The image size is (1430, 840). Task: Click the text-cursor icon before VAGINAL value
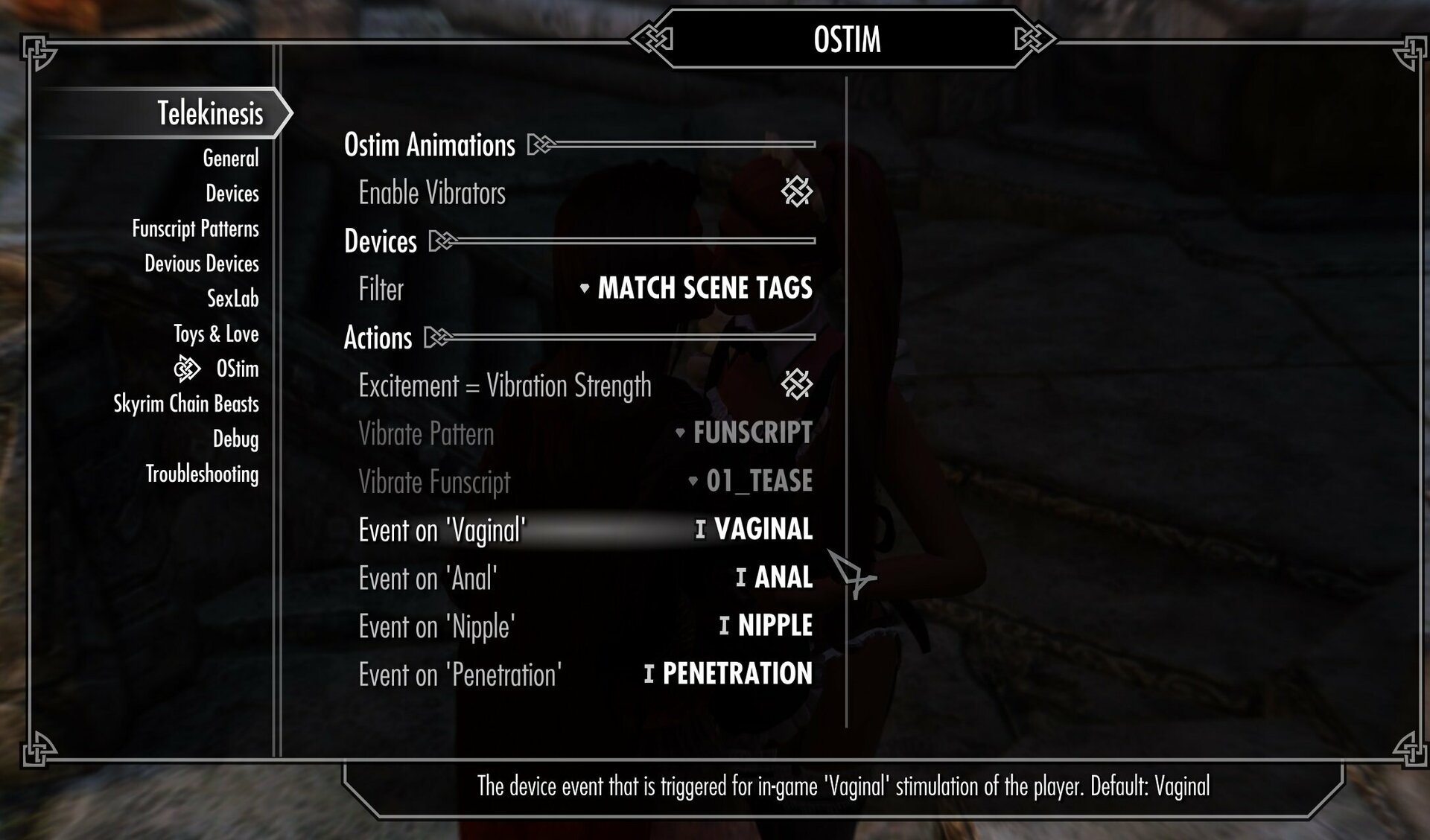pos(699,531)
